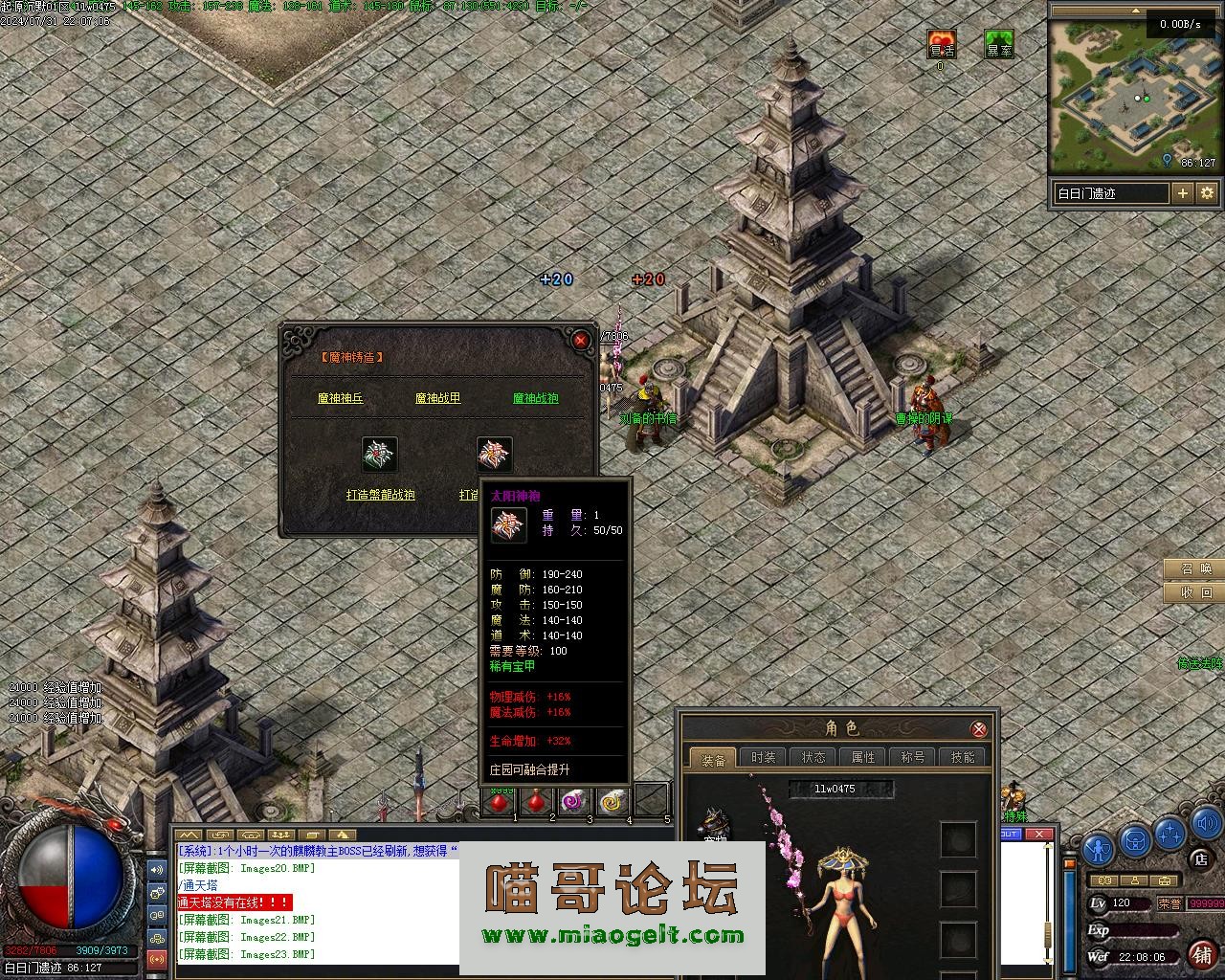Viewport: 1225px width, 980px height.
Task: Click the minimap plus button
Action: [x=1183, y=193]
